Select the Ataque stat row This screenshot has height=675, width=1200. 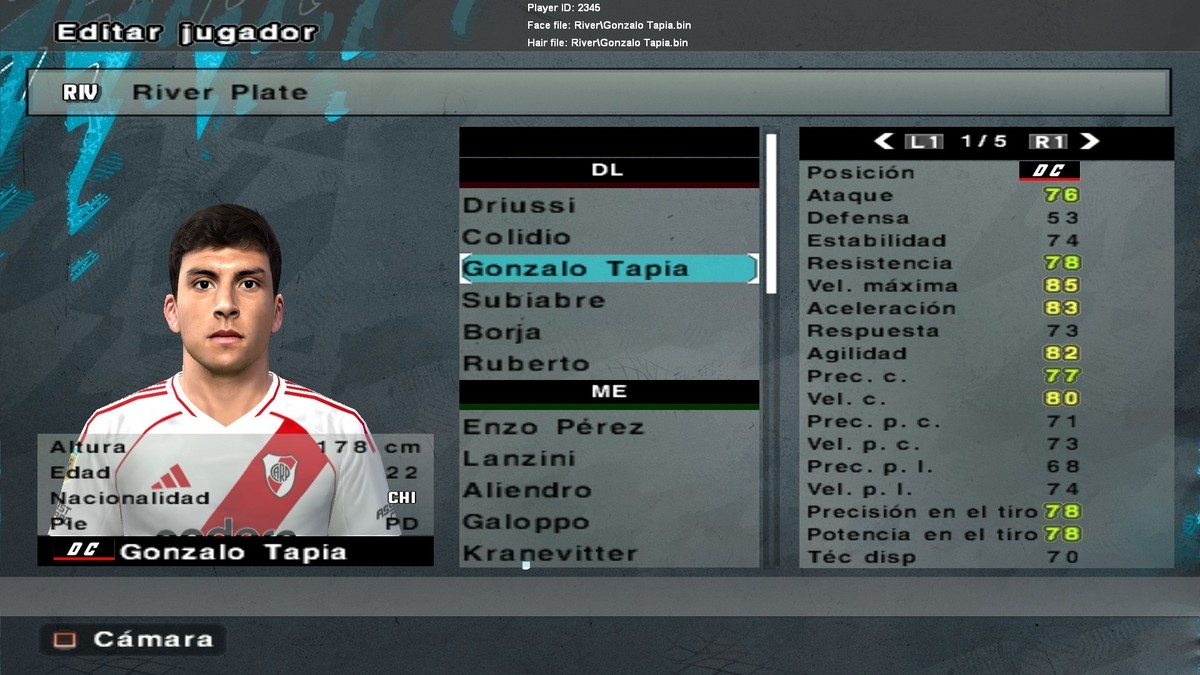986,195
